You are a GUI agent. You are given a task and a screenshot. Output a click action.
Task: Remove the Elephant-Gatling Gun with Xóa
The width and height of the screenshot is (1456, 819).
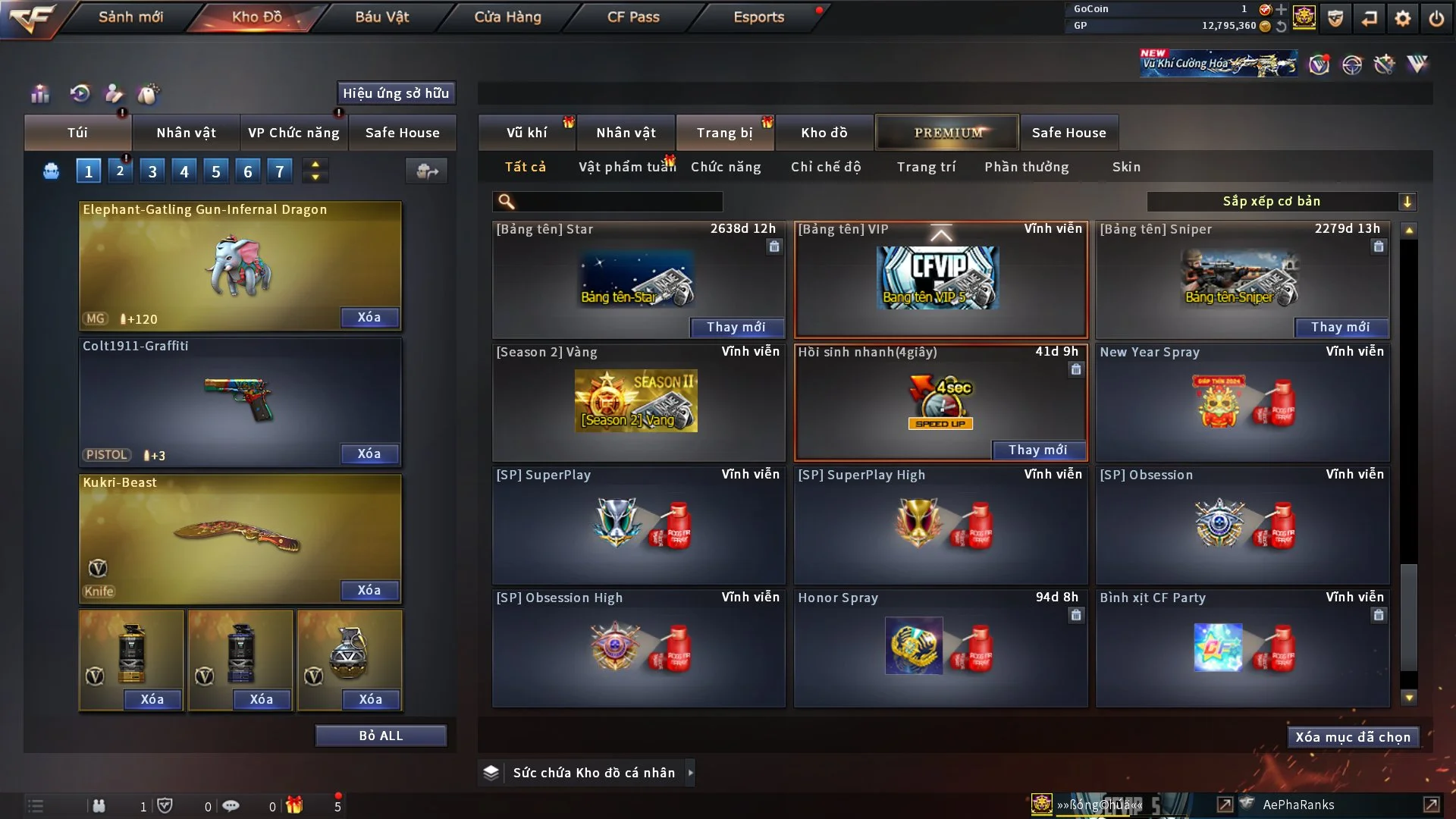(x=369, y=317)
